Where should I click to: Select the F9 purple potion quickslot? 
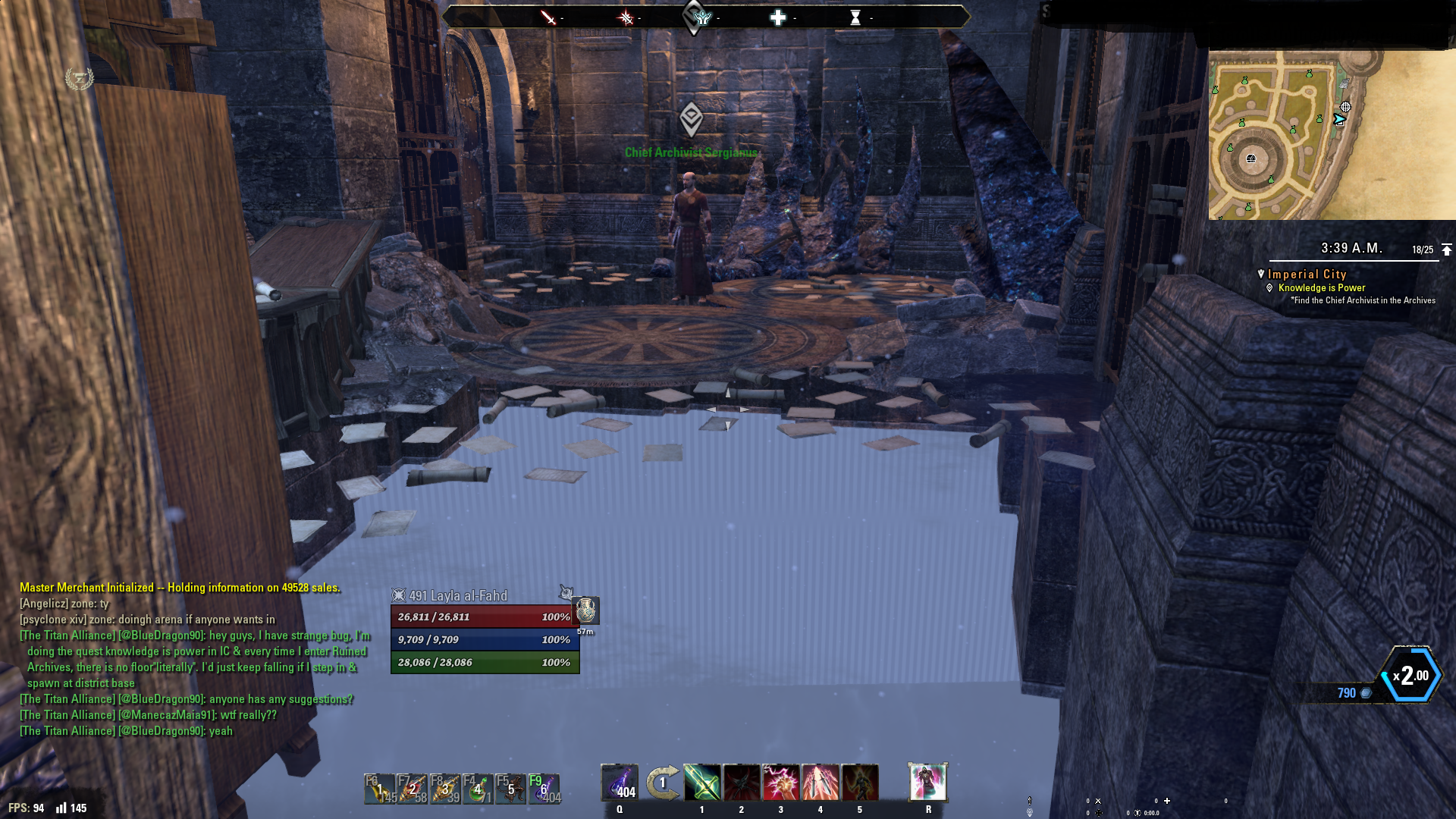[x=544, y=789]
